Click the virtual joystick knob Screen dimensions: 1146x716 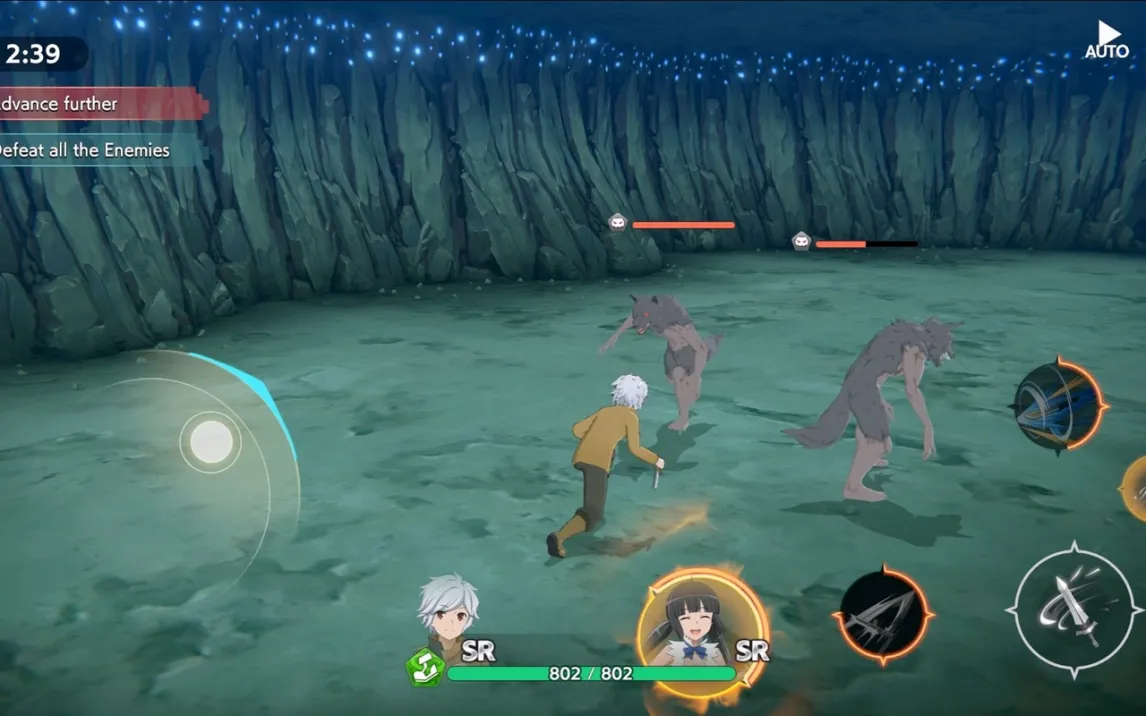pyautogui.click(x=211, y=441)
